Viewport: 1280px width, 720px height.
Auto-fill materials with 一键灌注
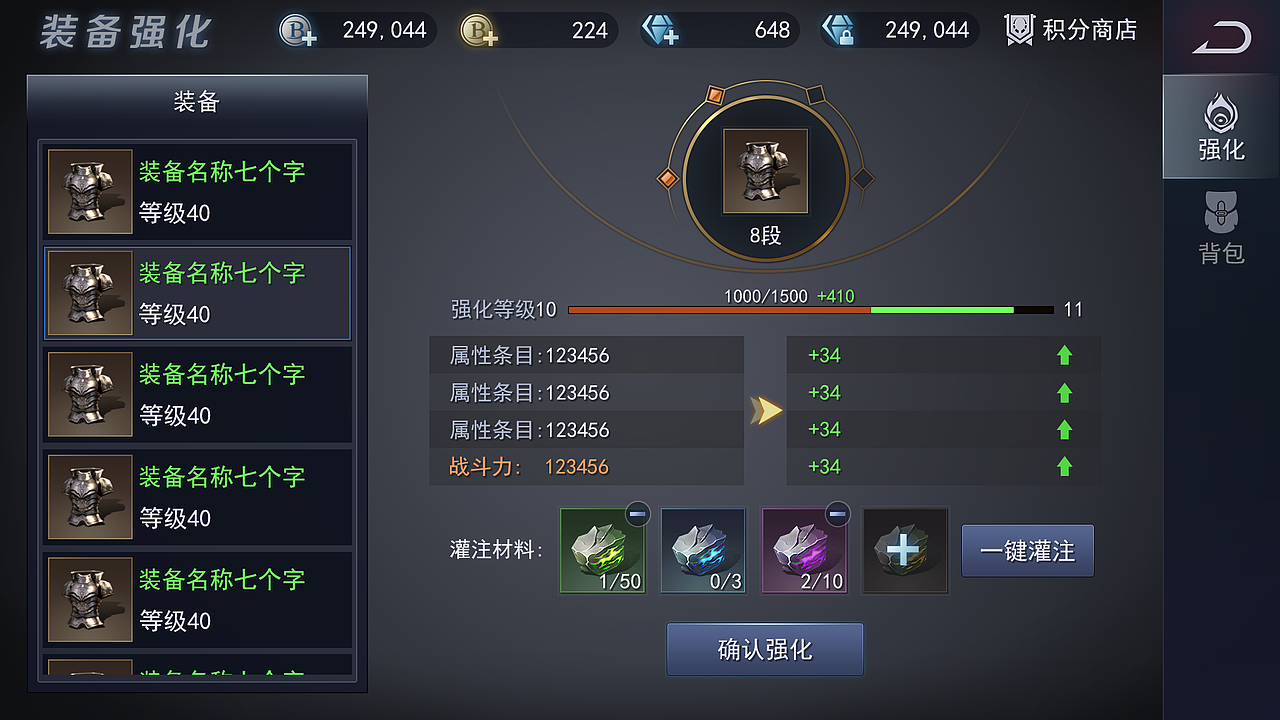(x=1027, y=551)
